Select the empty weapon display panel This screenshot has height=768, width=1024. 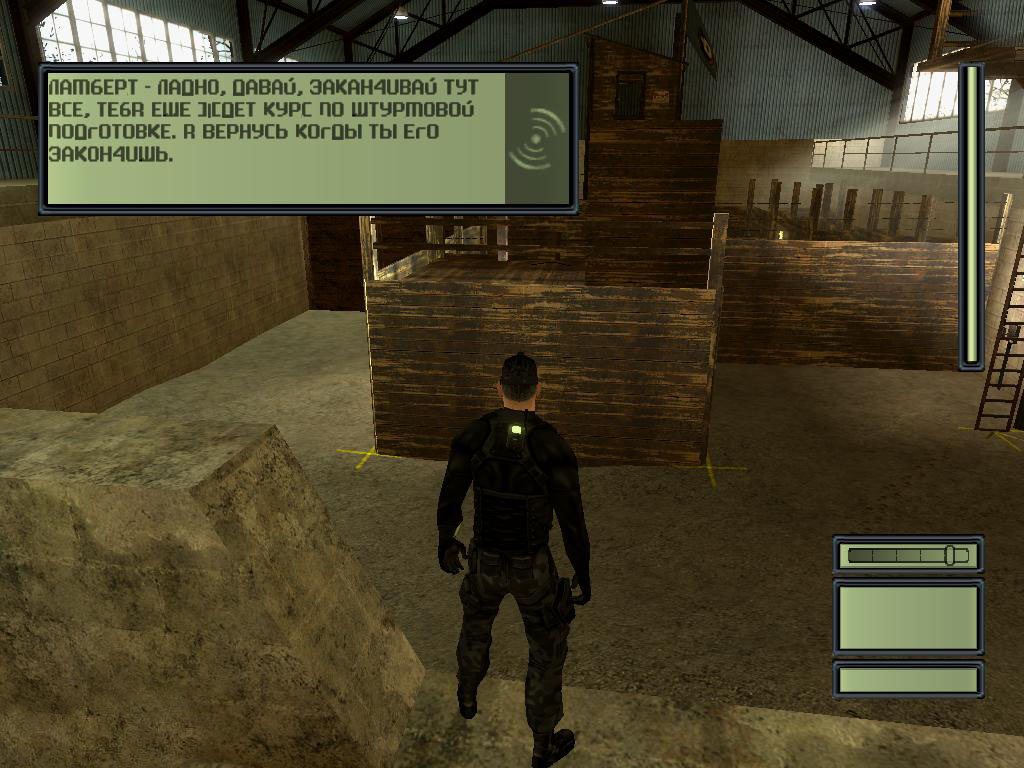point(908,618)
